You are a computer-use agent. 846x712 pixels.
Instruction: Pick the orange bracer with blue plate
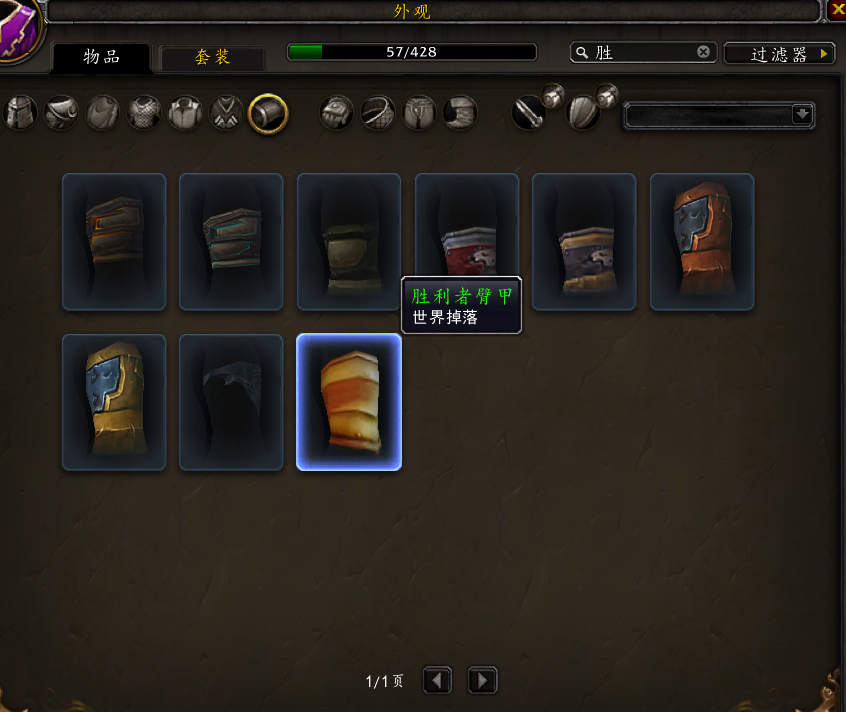point(702,241)
